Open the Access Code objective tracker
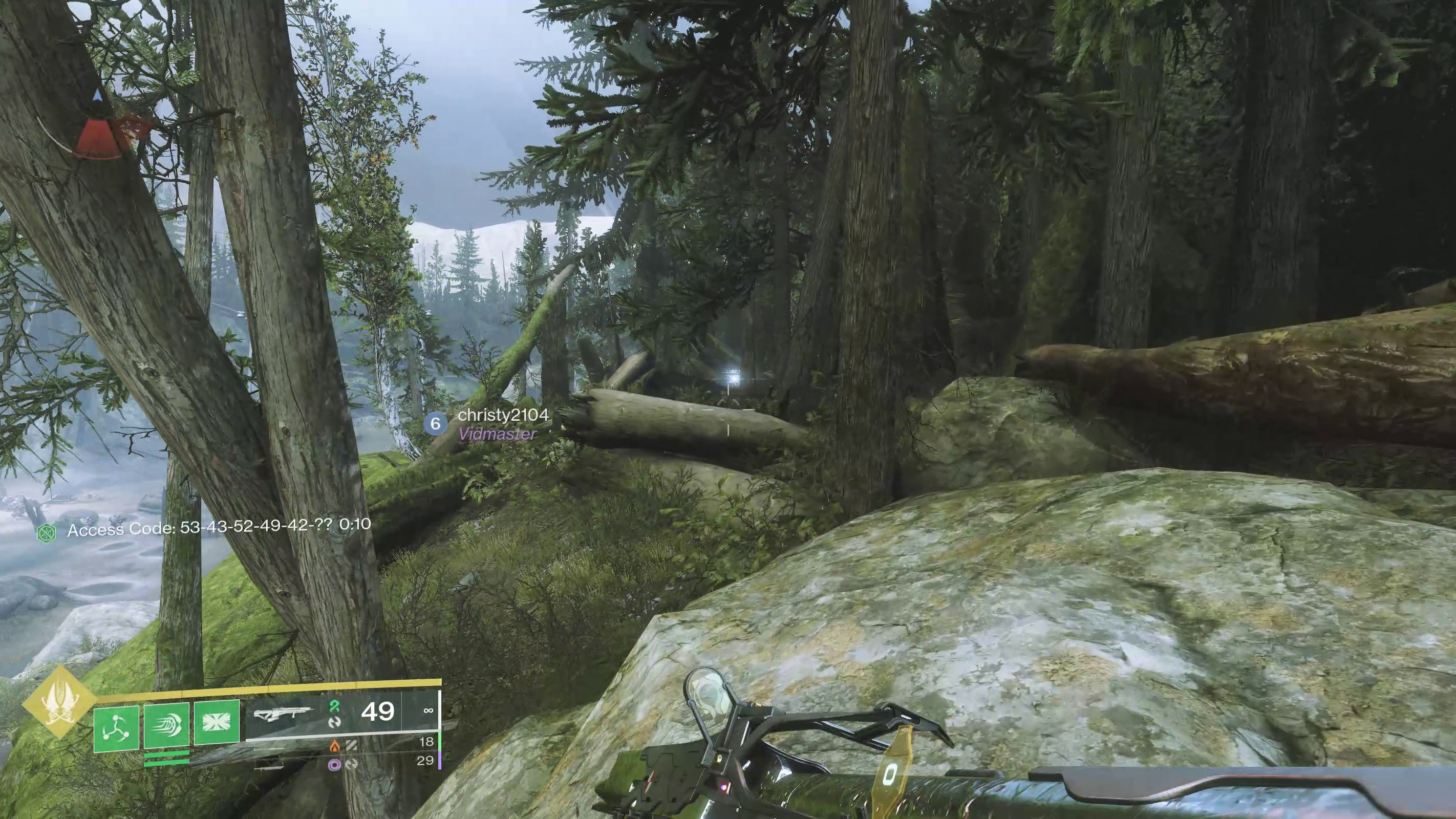This screenshot has height=819, width=1456. click(203, 528)
